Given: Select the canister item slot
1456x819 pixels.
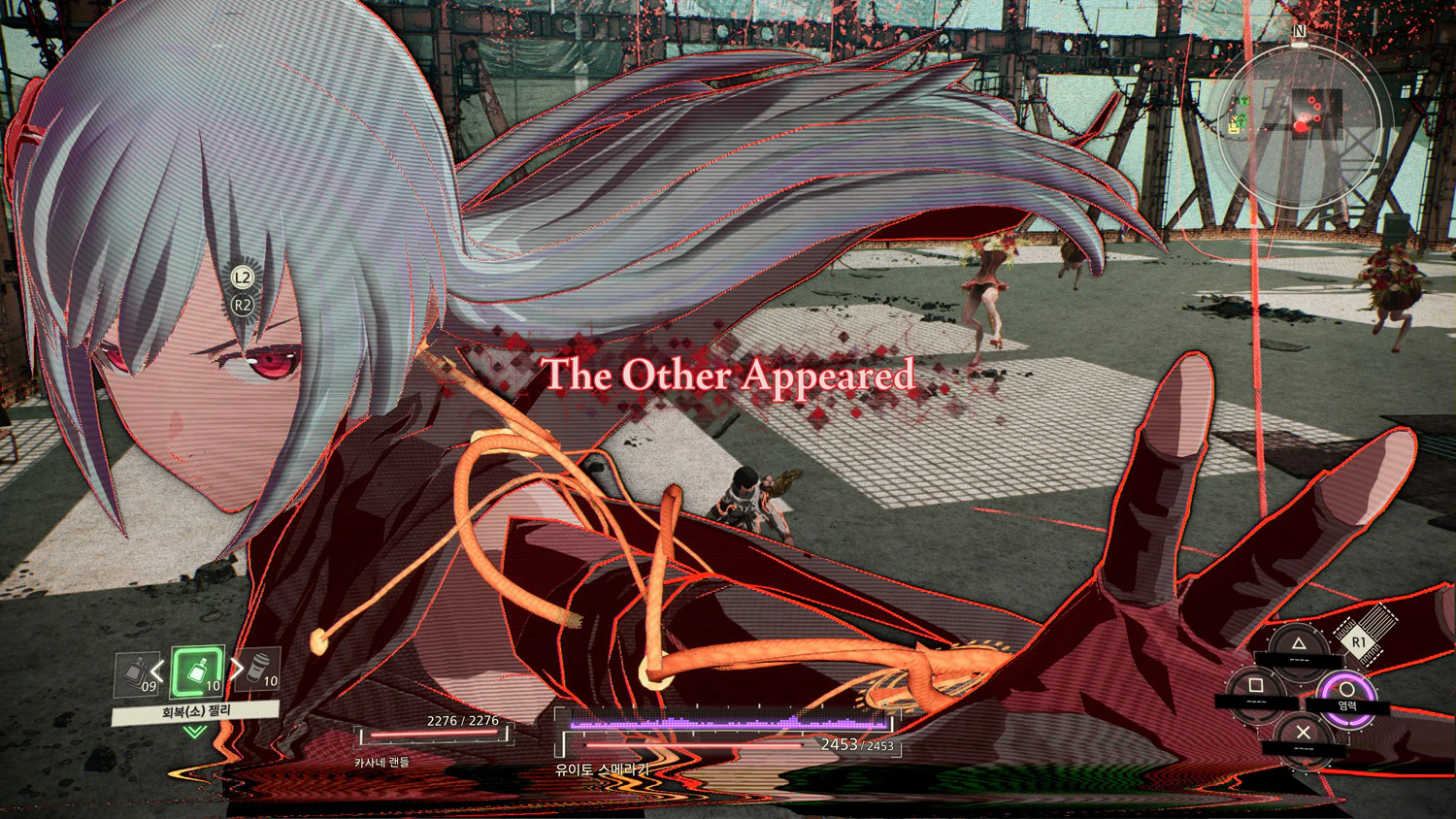Looking at the screenshot, I should coord(260,670).
